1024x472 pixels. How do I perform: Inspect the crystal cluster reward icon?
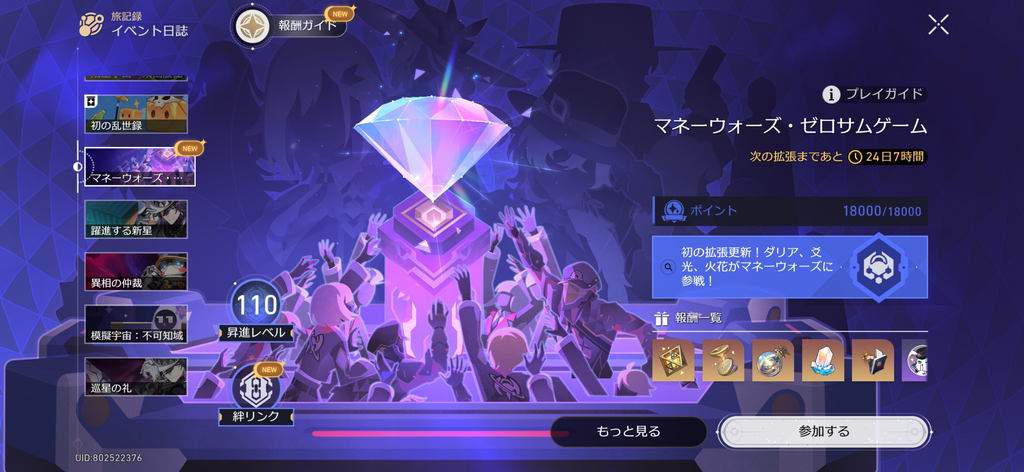coord(824,360)
